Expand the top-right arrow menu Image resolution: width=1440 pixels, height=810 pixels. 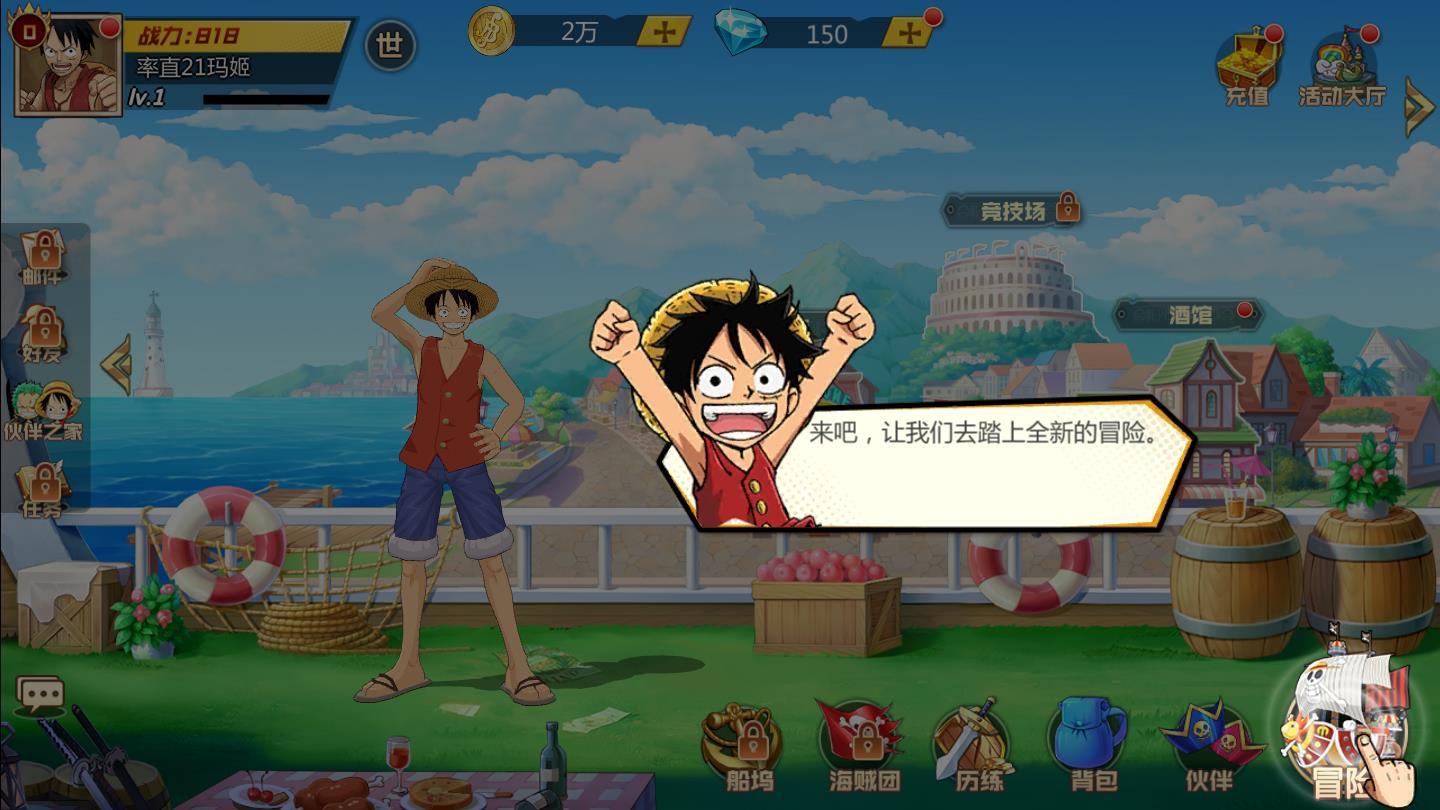pyautogui.click(x=1419, y=105)
